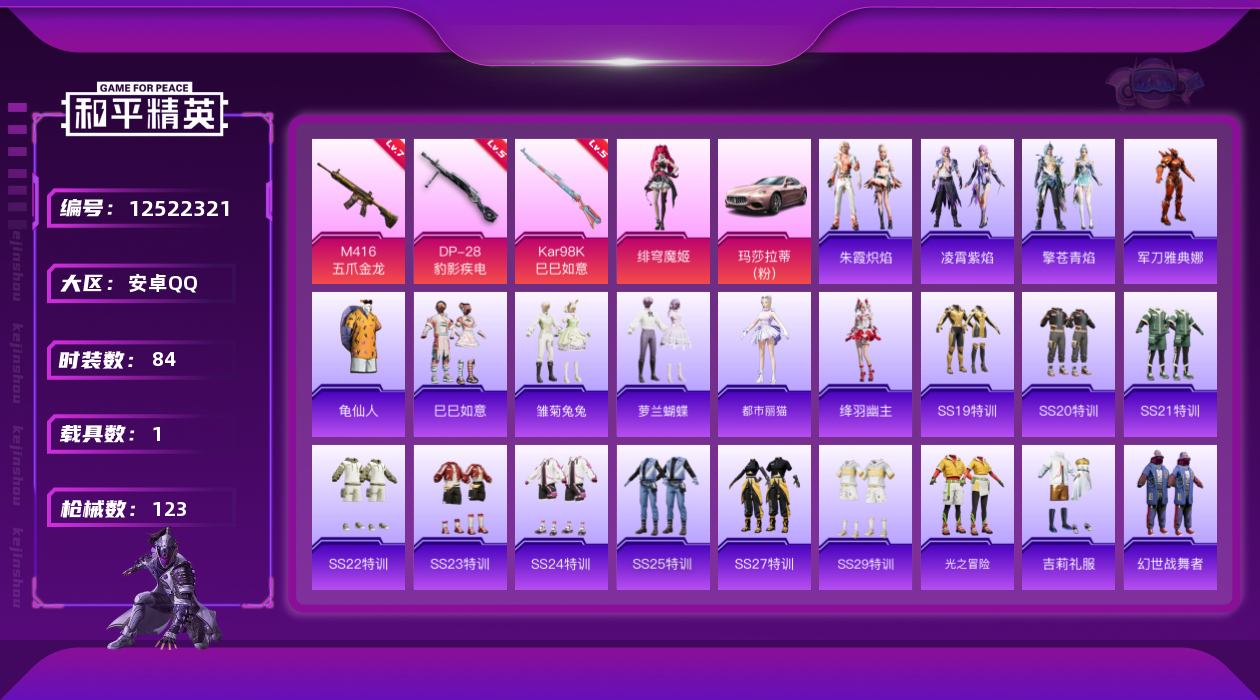This screenshot has height=700, width=1260.
Task: Open the Kar98K 巳巳如意 skin card
Action: pyautogui.click(x=561, y=211)
